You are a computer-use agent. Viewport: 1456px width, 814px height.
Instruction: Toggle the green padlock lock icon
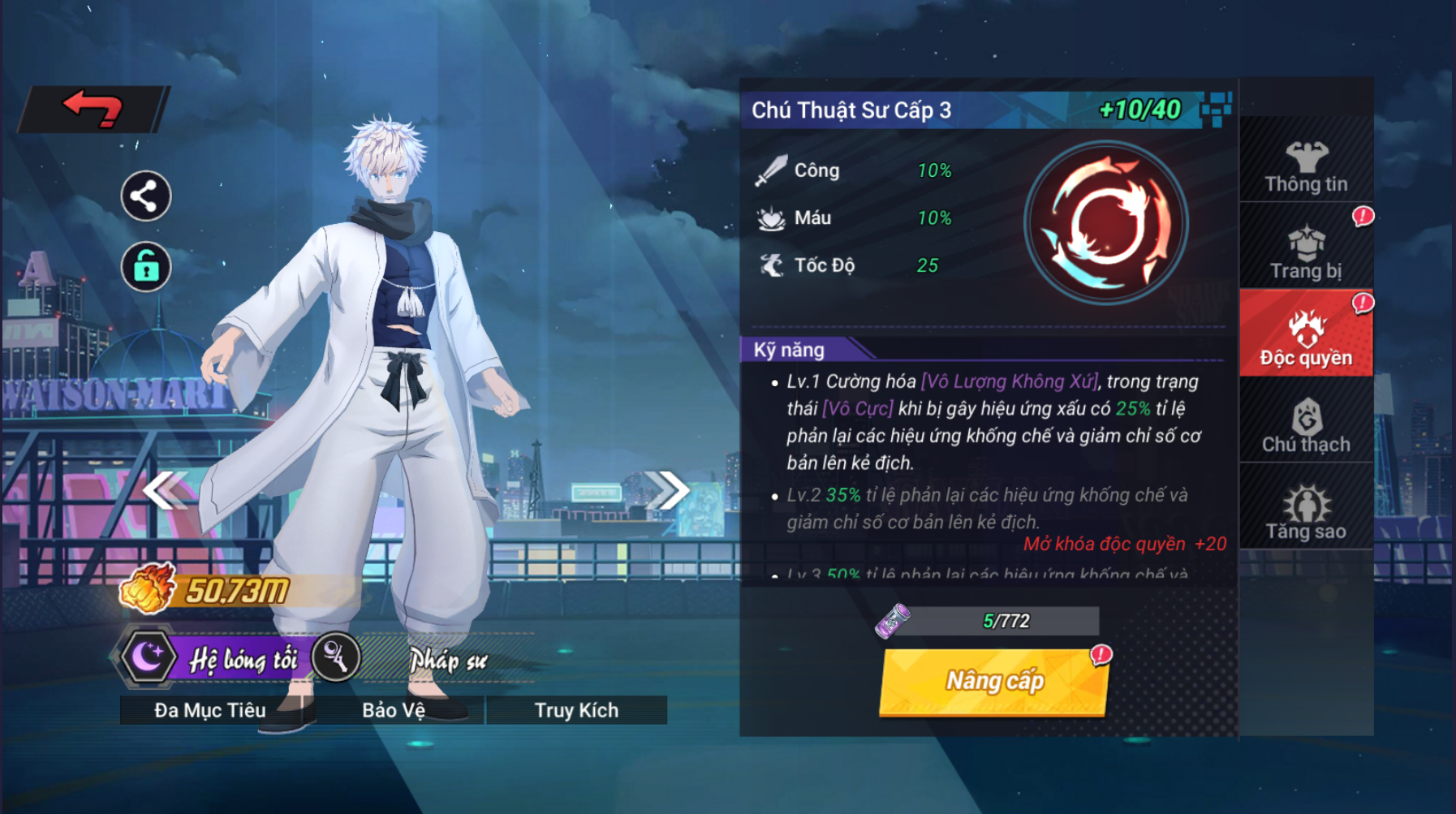(x=146, y=266)
